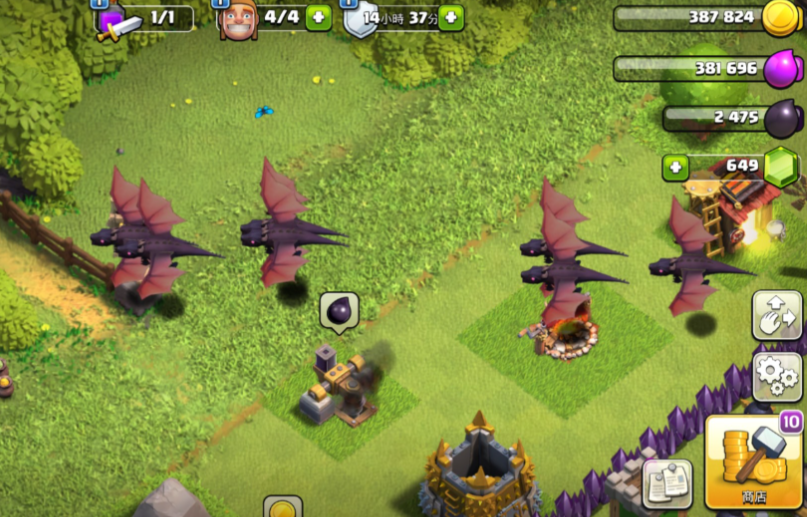Tap the pink elixir resource icon
Screen dimensions: 807x517
pos(783,68)
